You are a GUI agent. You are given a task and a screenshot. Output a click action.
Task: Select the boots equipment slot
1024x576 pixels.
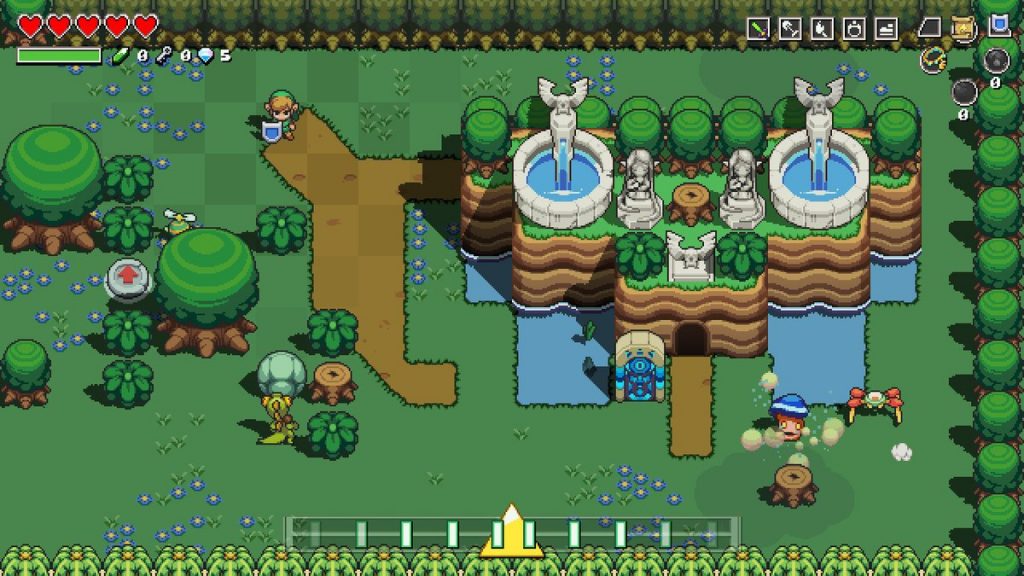tap(886, 29)
